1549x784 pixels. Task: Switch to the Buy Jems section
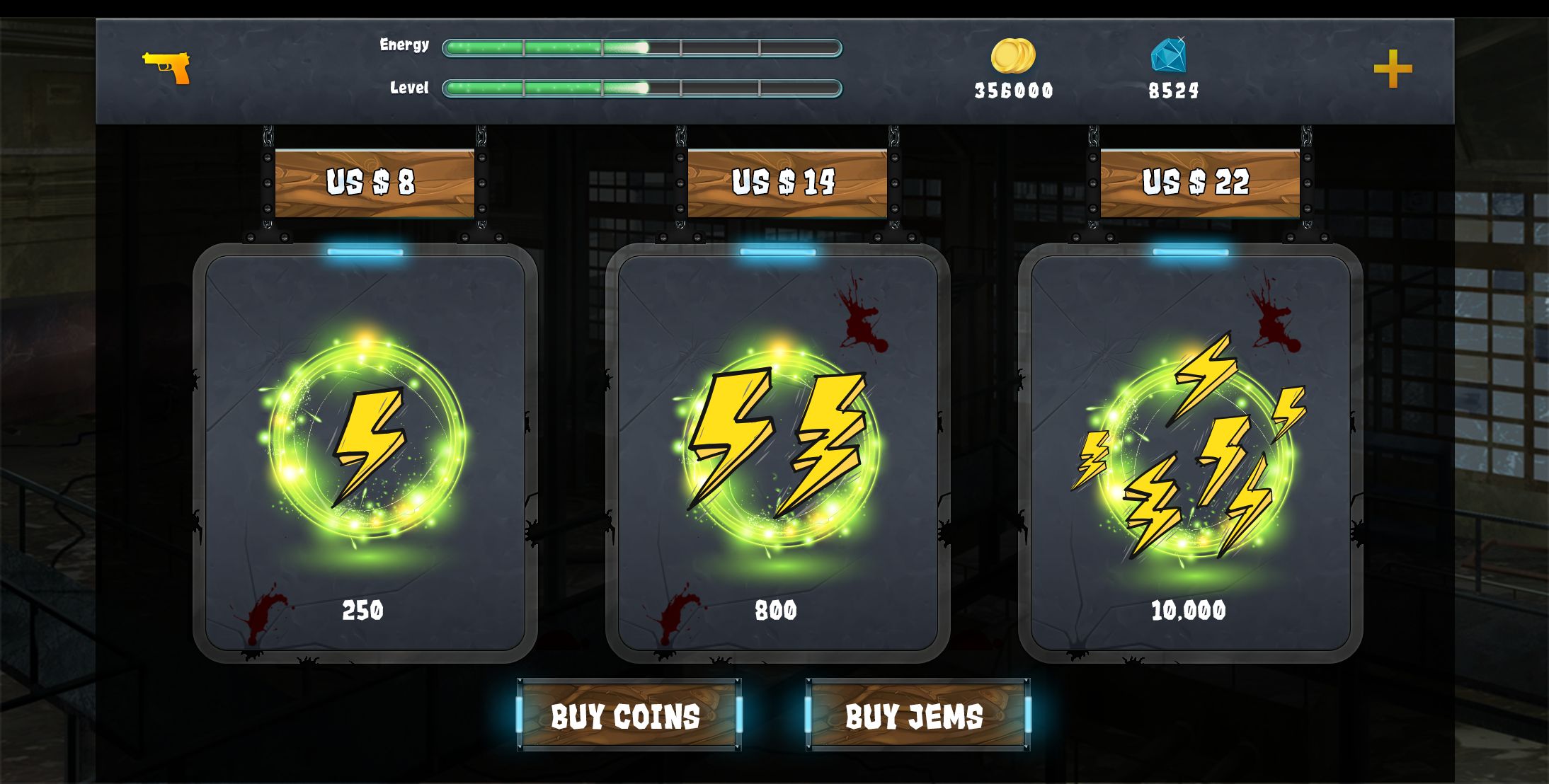pos(918,715)
